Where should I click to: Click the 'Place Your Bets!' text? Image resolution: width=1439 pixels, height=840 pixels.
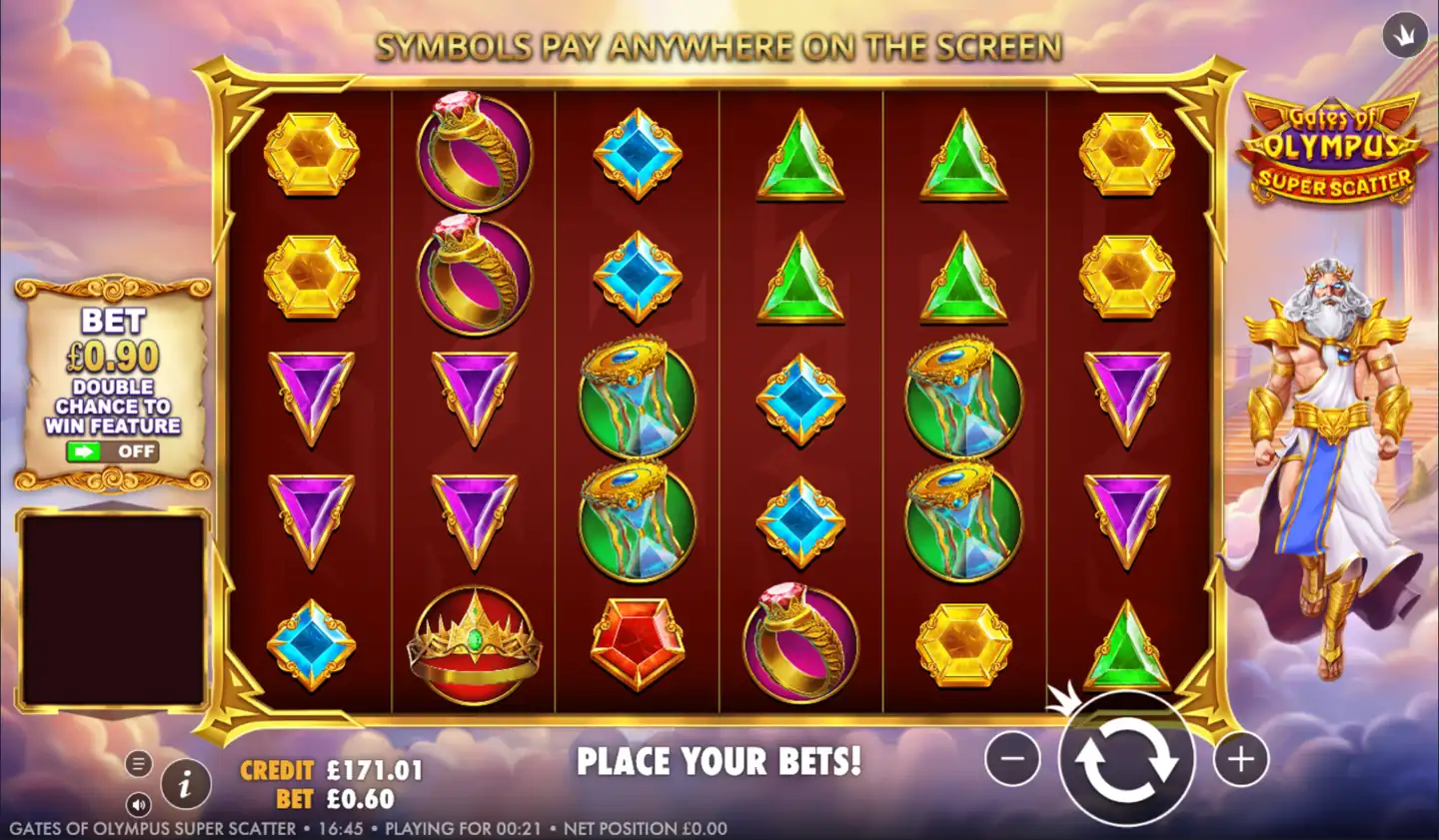coord(719,761)
